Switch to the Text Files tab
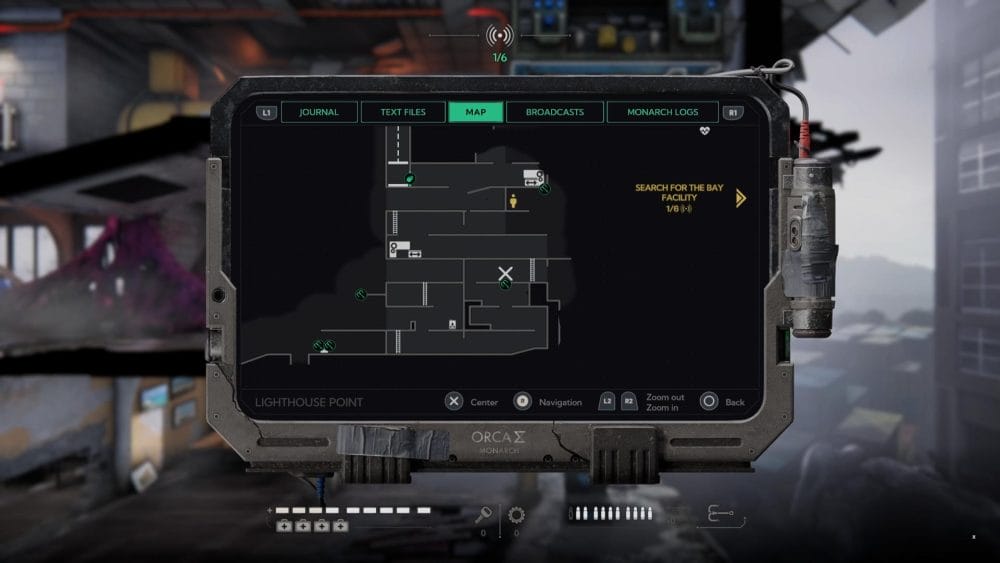The height and width of the screenshot is (563, 1000). point(402,112)
